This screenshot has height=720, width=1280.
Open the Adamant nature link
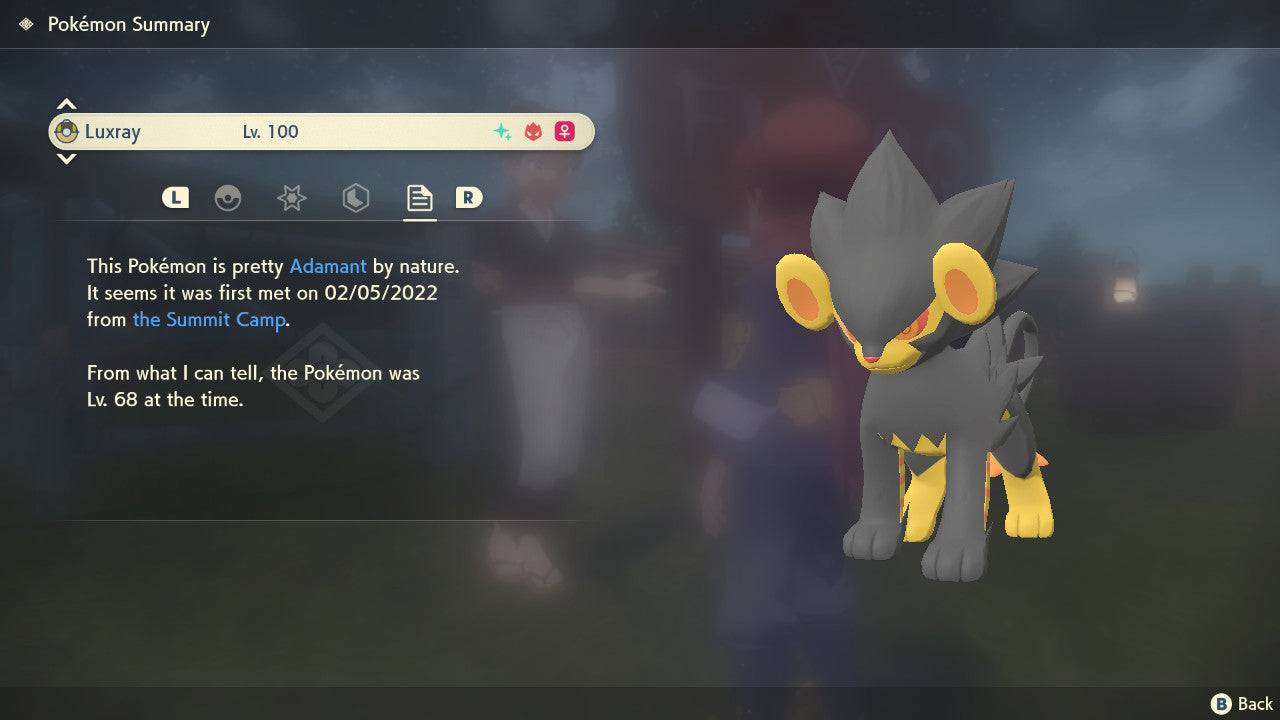(326, 266)
